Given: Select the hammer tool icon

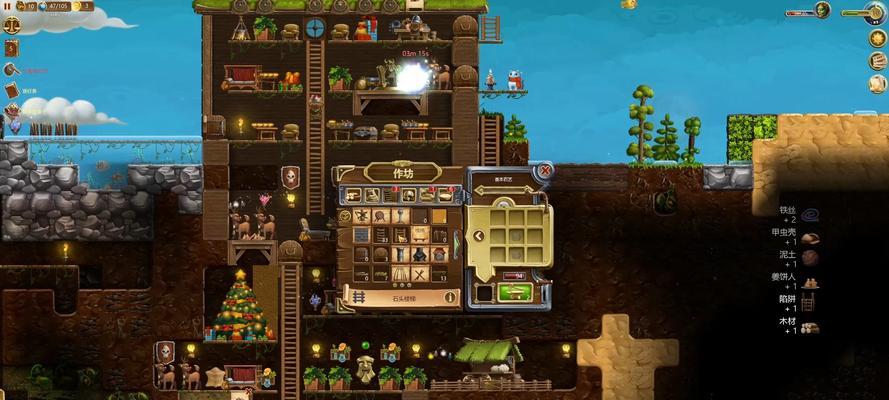Looking at the screenshot, I should coord(12,70).
